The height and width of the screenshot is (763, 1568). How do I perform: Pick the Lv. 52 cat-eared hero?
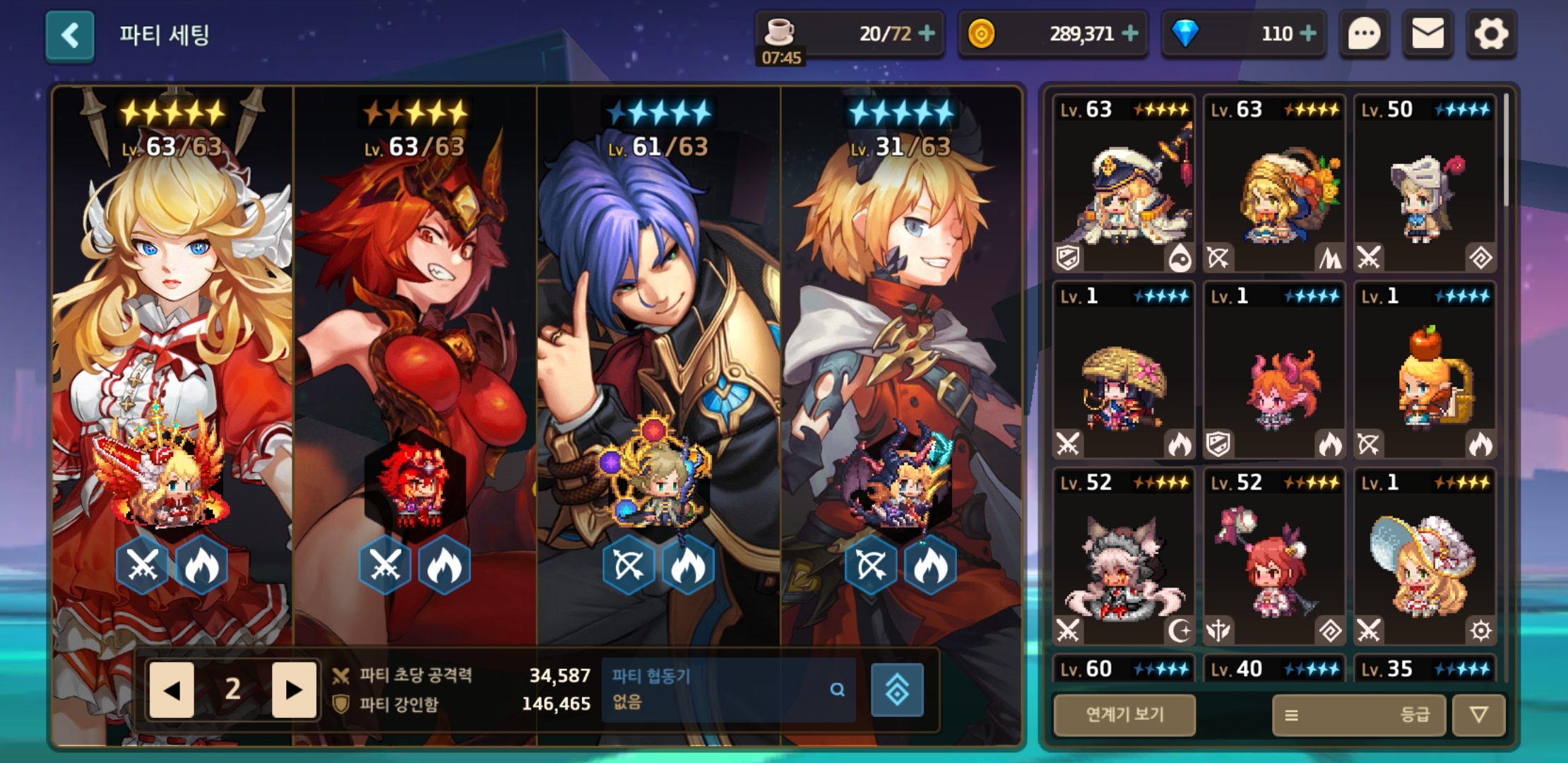point(1124,558)
